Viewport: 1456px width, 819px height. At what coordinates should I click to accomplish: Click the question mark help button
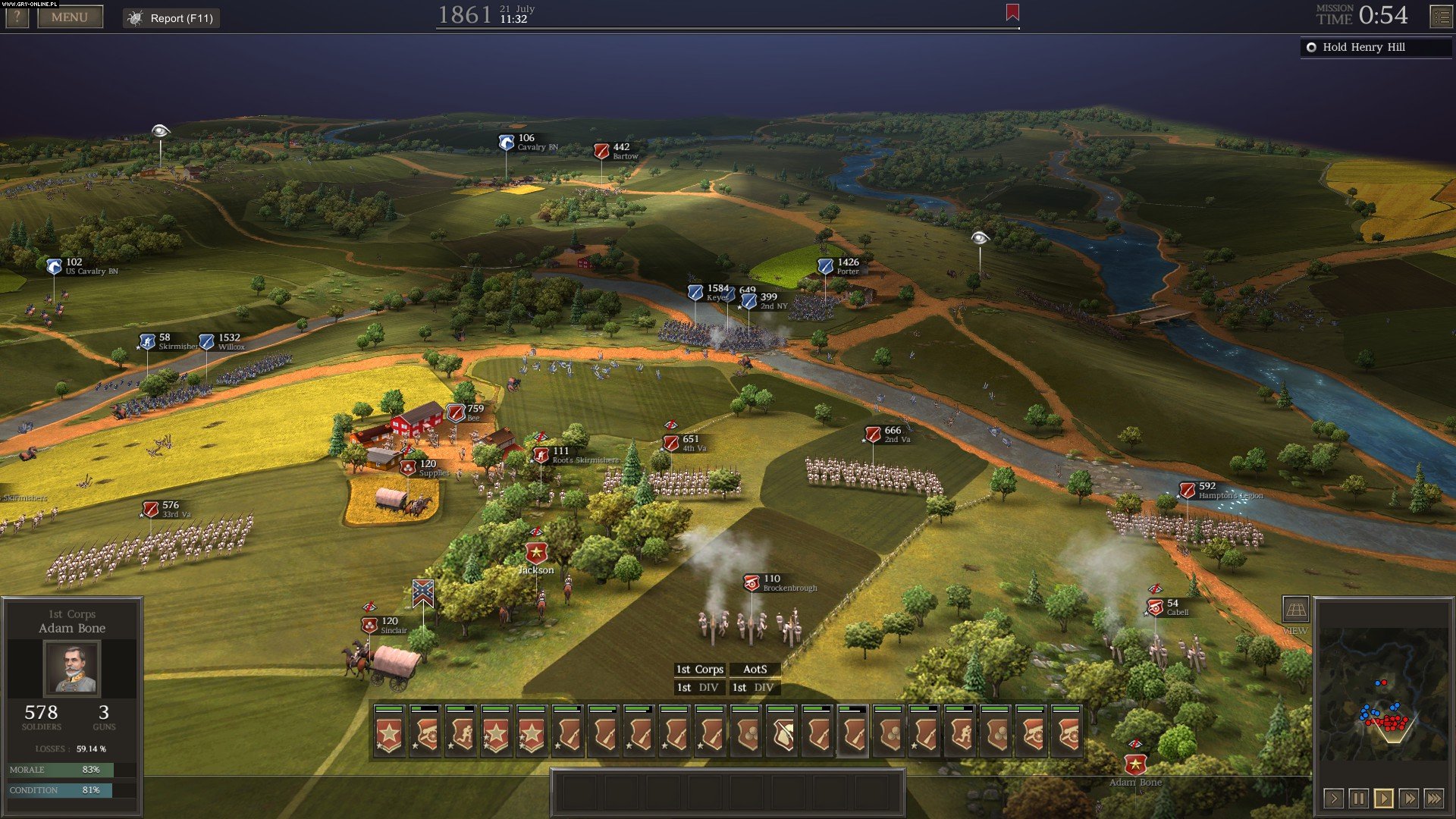pos(17,17)
